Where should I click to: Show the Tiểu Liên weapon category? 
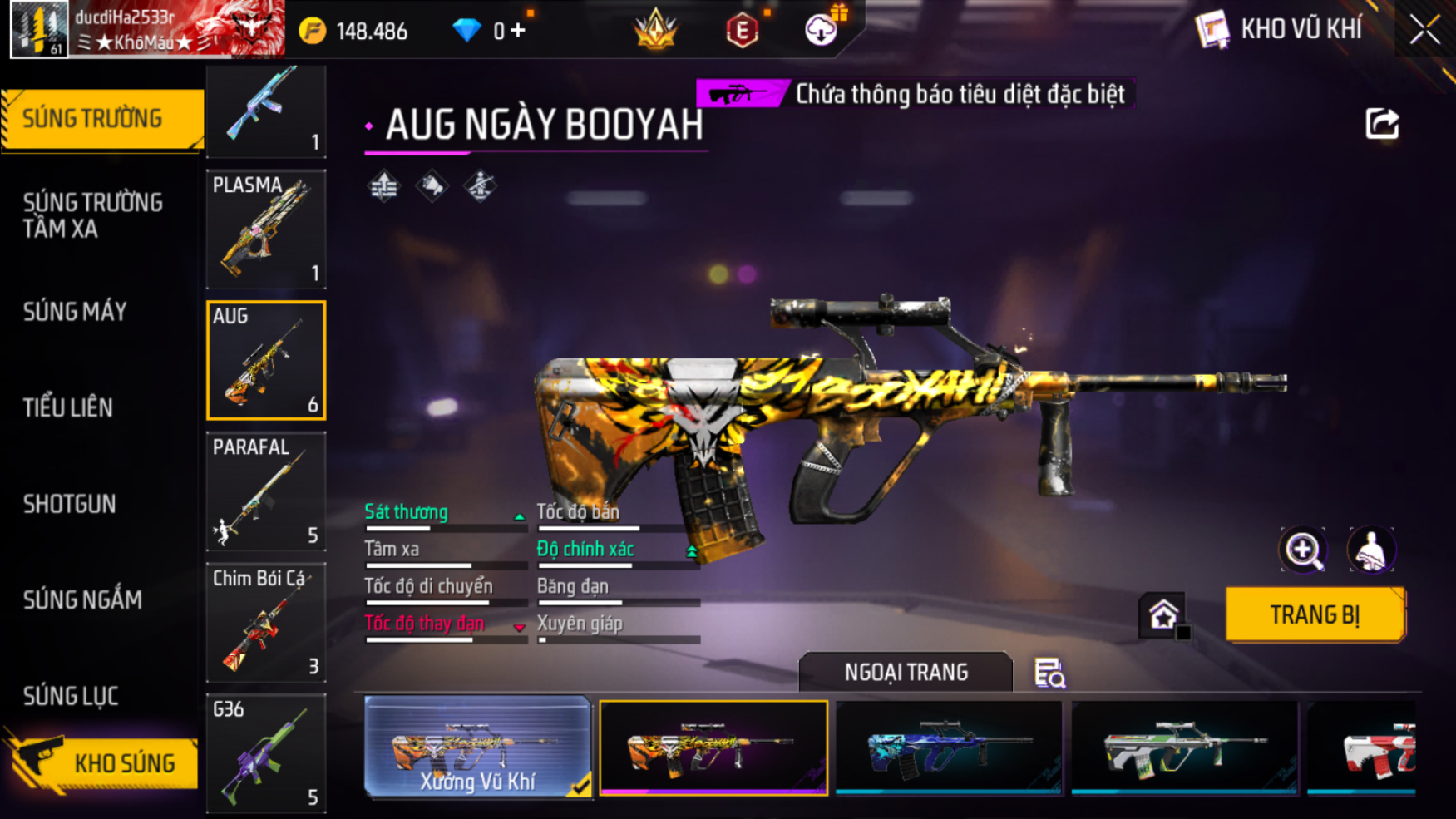(x=68, y=407)
